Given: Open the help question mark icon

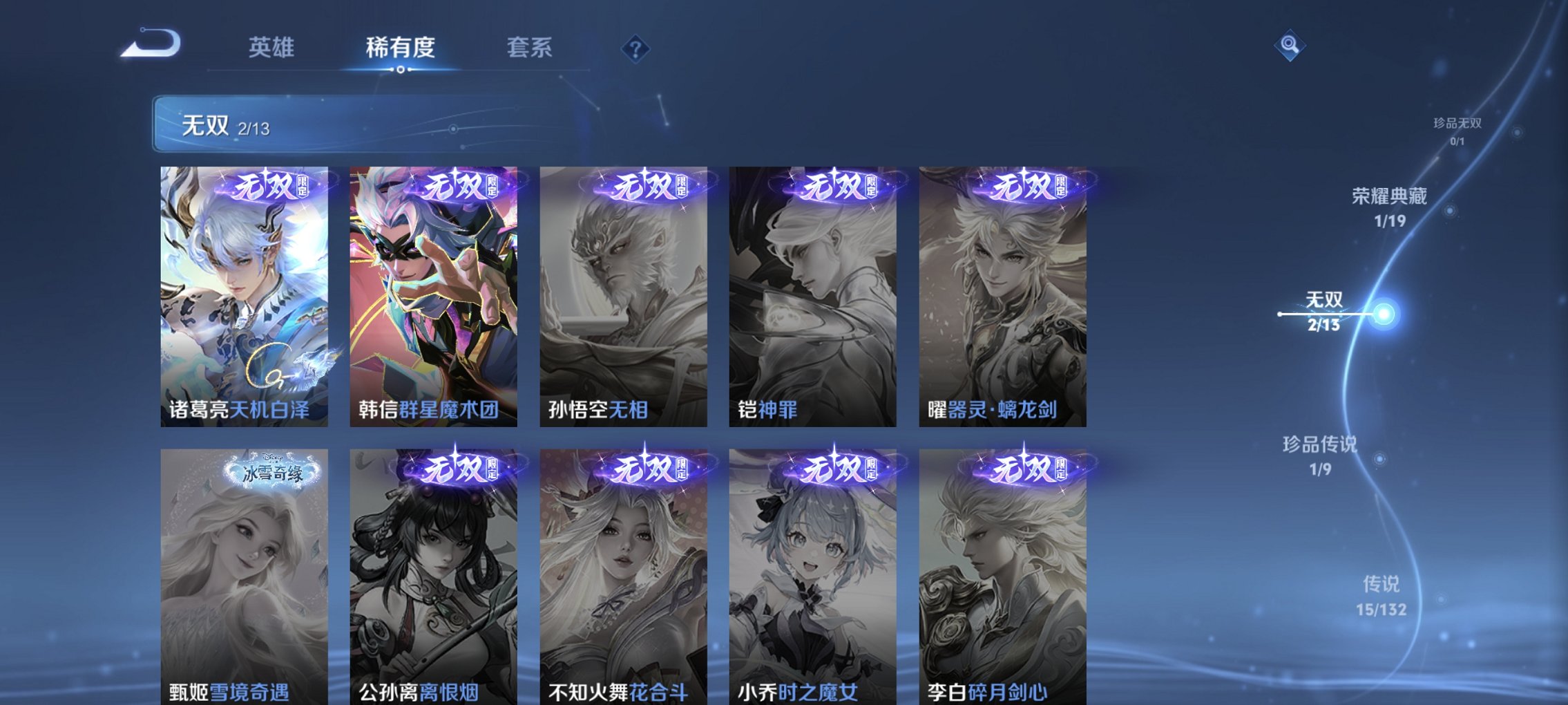Looking at the screenshot, I should (634, 48).
